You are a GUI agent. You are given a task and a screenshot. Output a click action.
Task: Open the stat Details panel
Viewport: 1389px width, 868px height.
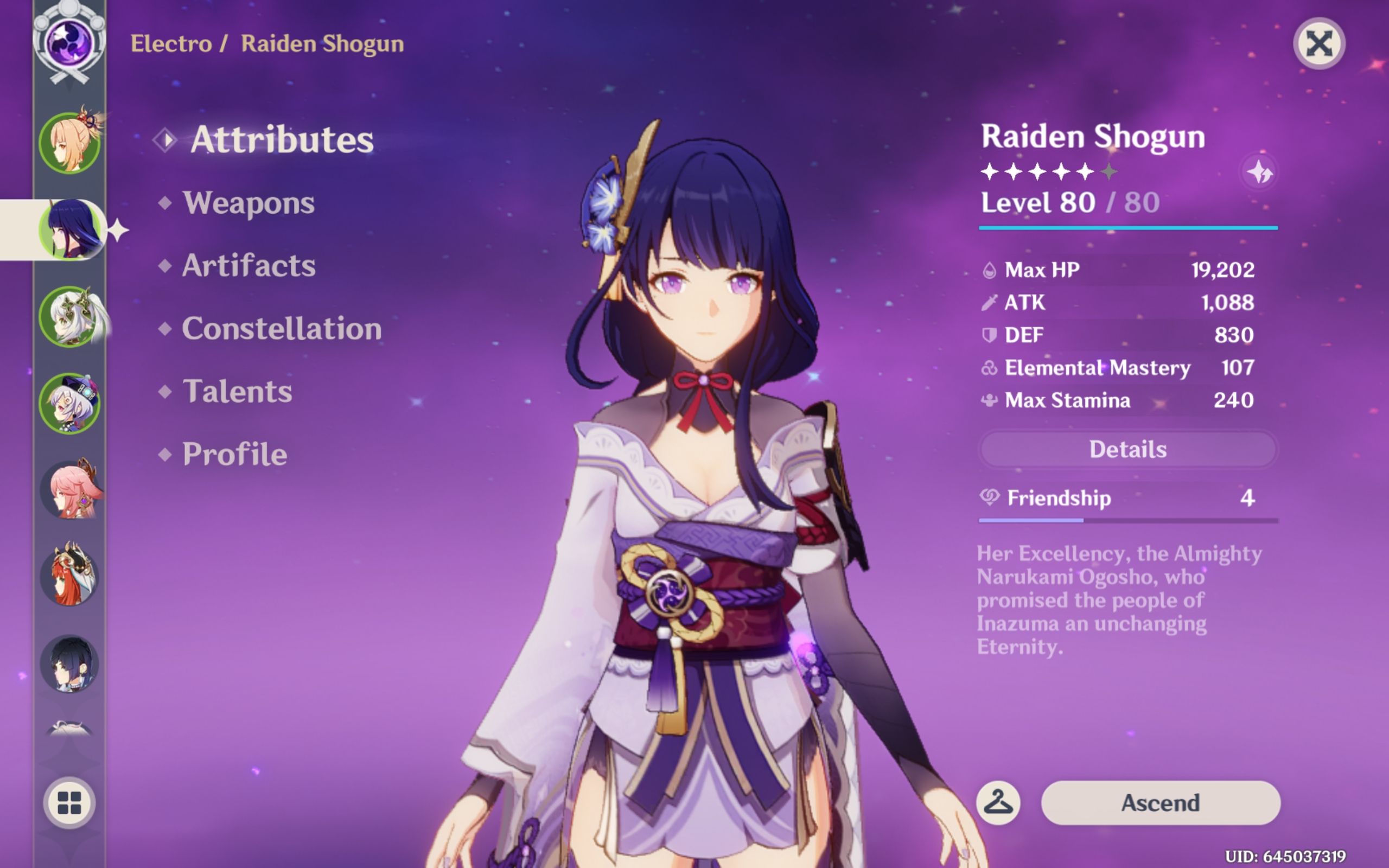[1127, 450]
